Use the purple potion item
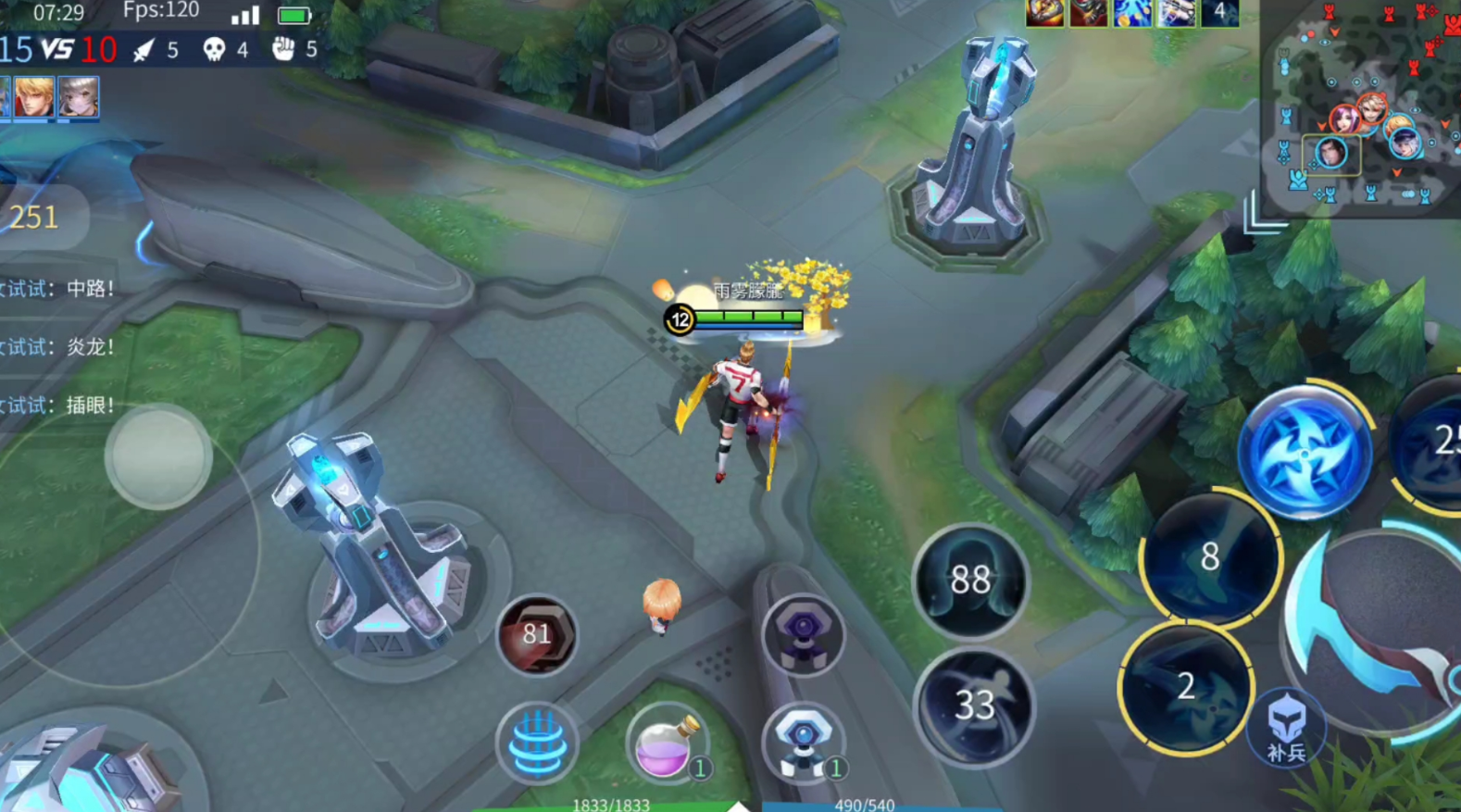 pos(665,743)
